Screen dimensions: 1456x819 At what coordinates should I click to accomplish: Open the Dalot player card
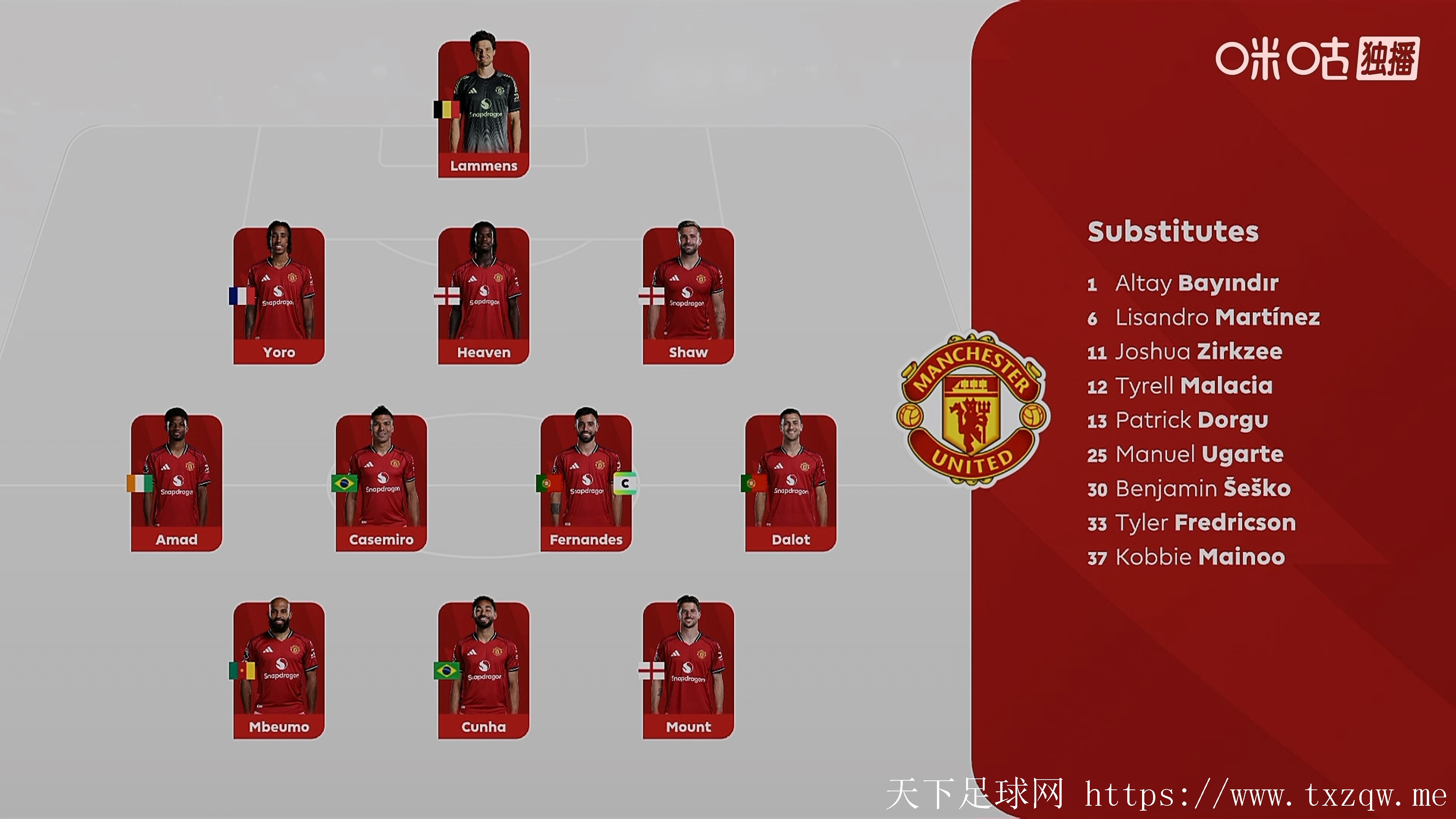click(790, 483)
